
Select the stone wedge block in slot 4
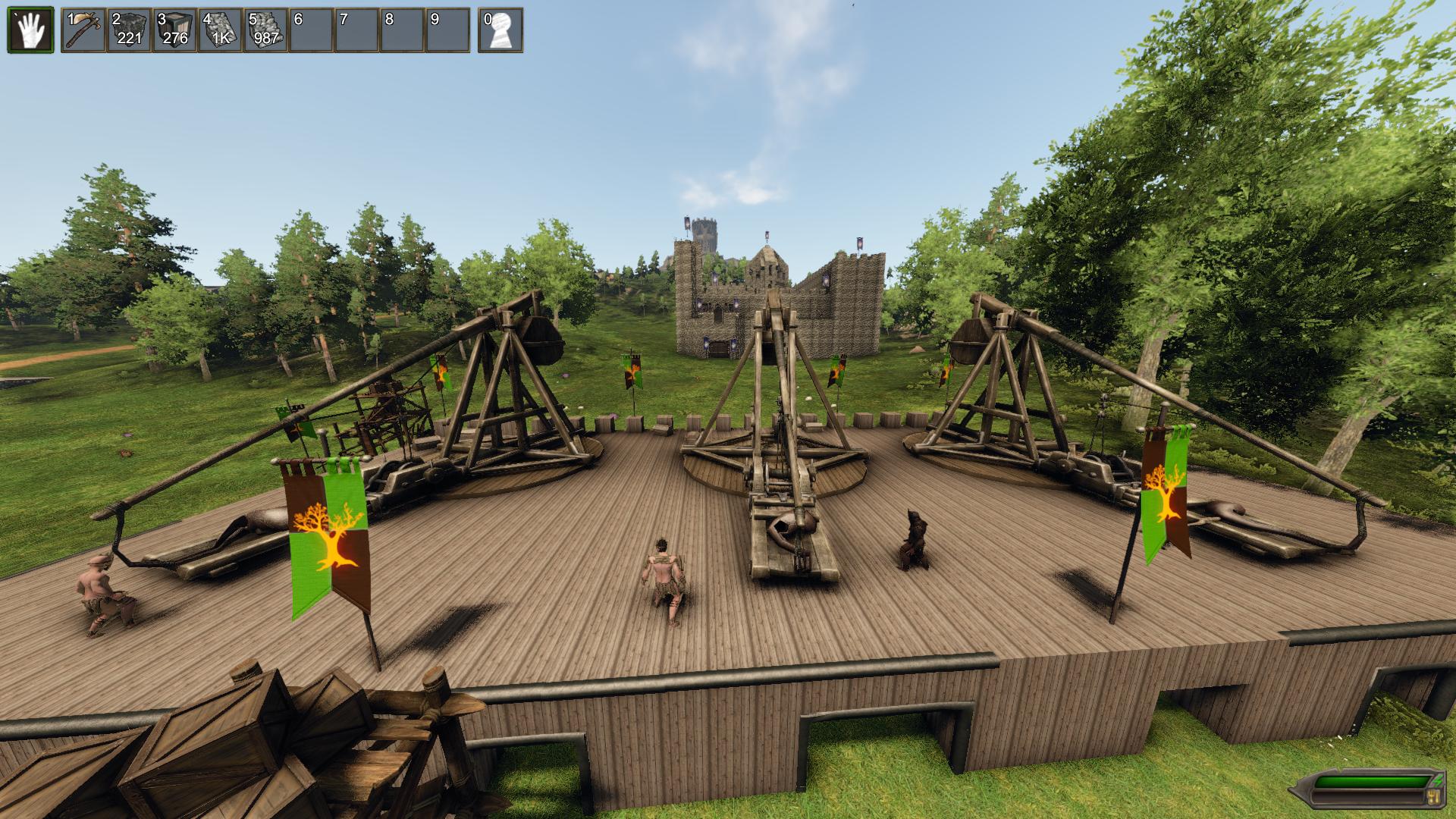(x=219, y=32)
